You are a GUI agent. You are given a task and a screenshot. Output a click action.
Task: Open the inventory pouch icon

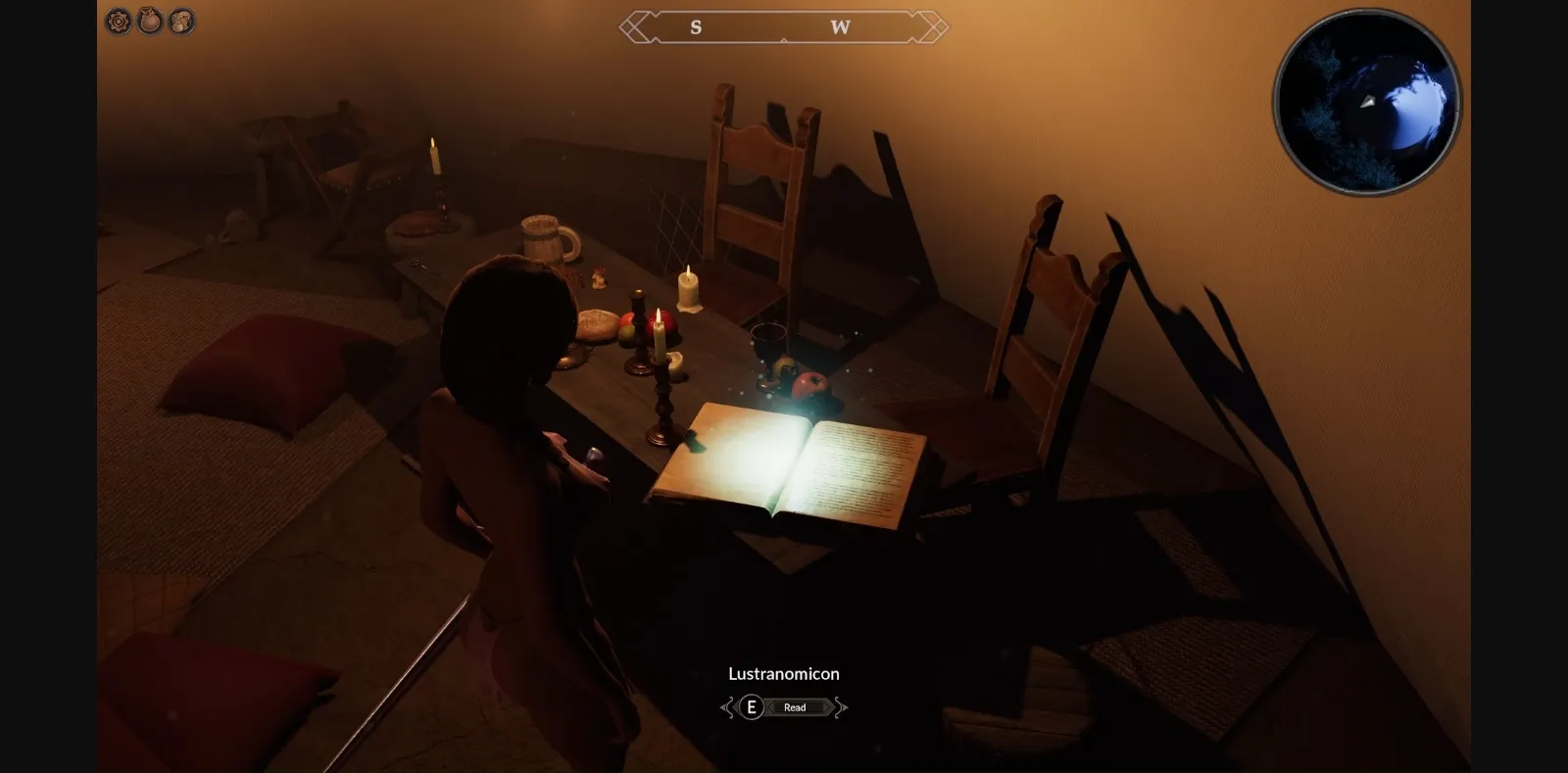150,21
